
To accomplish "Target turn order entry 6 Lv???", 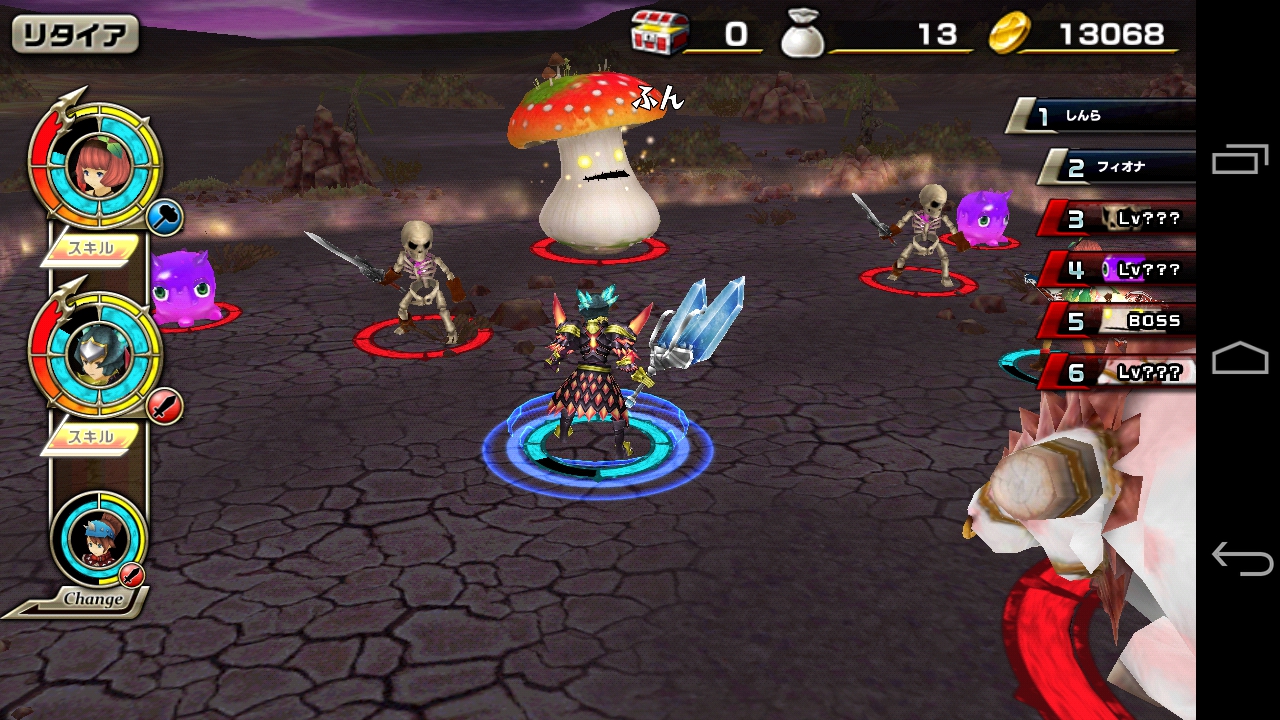I will [x=1122, y=373].
